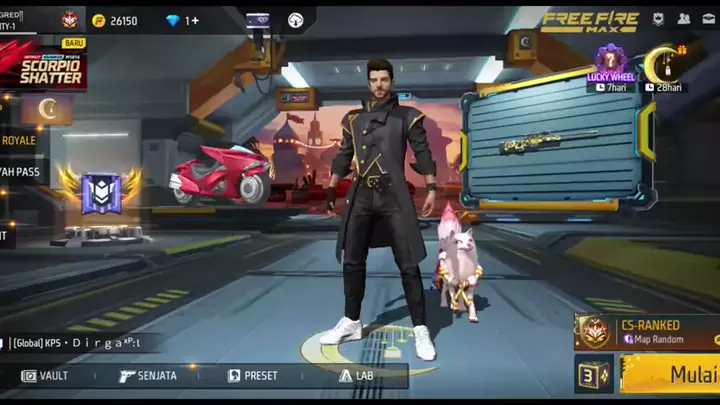Click the cloud download icon

click(x=296, y=20)
